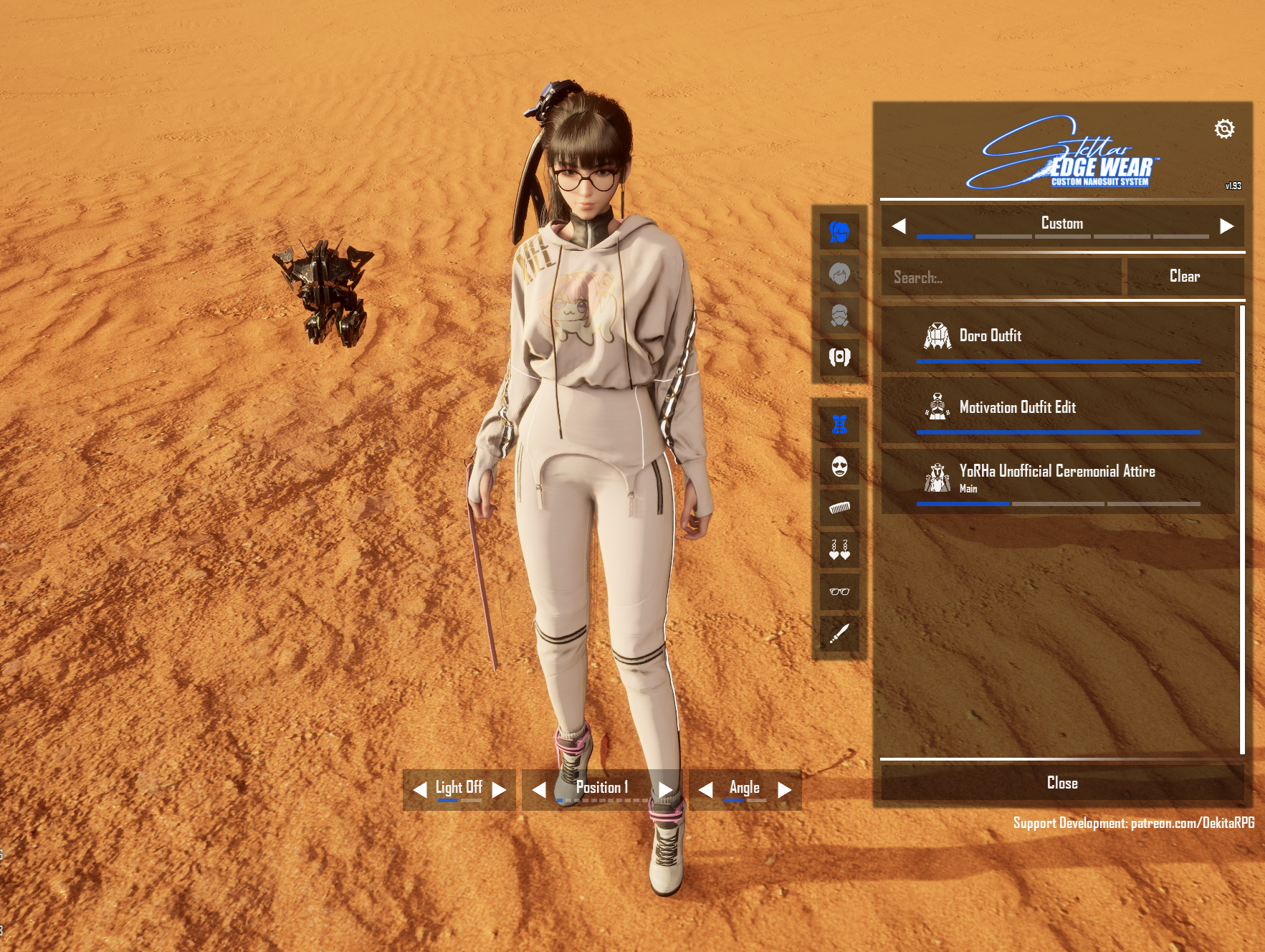Screen dimensions: 1265x952
Task: Open the glasses category
Action: [839, 591]
